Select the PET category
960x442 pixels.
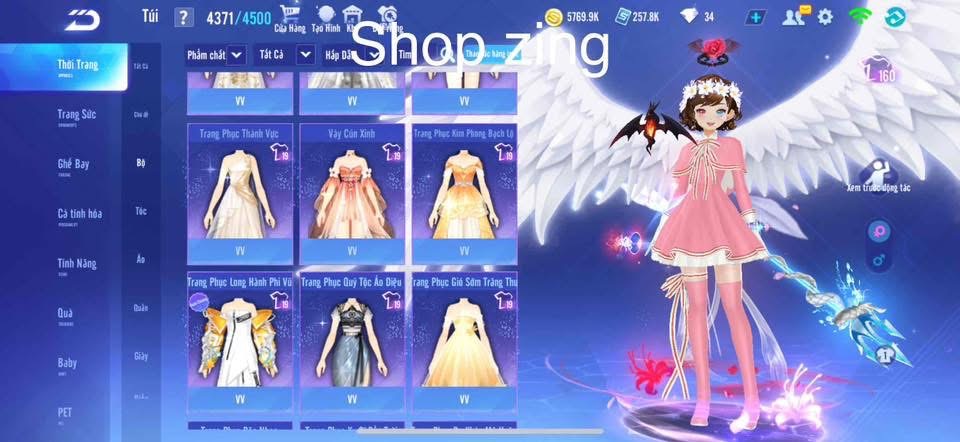(65, 411)
